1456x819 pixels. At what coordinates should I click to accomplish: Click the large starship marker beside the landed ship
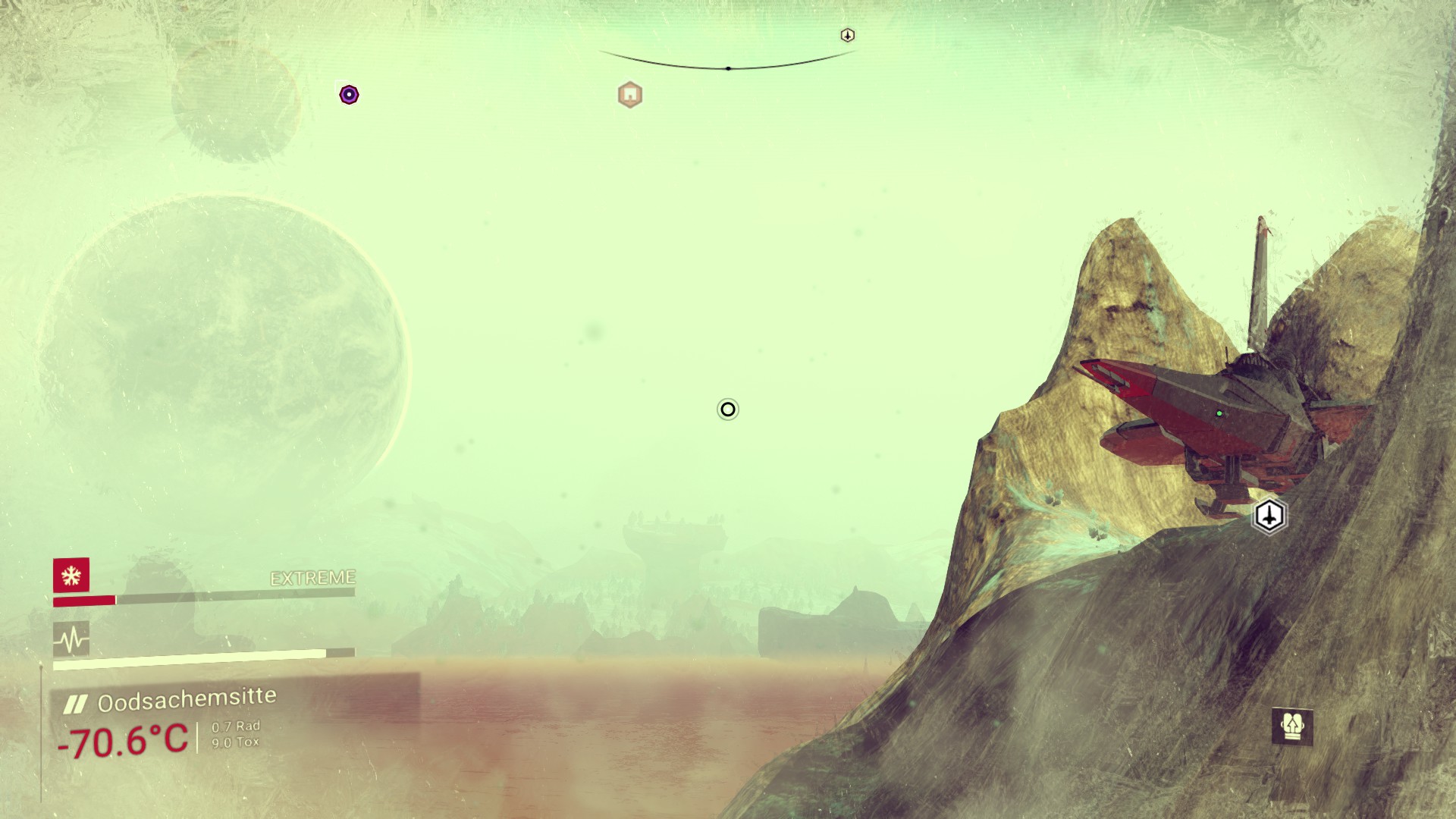pos(1269,516)
